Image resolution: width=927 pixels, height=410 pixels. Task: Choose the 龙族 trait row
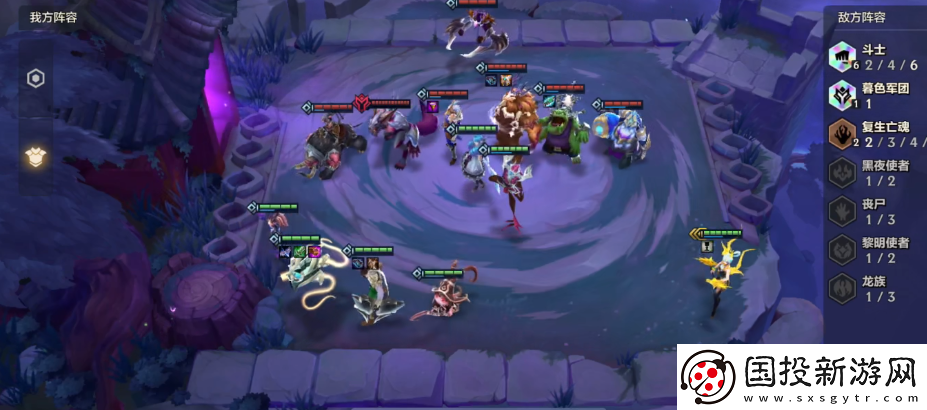tap(874, 288)
